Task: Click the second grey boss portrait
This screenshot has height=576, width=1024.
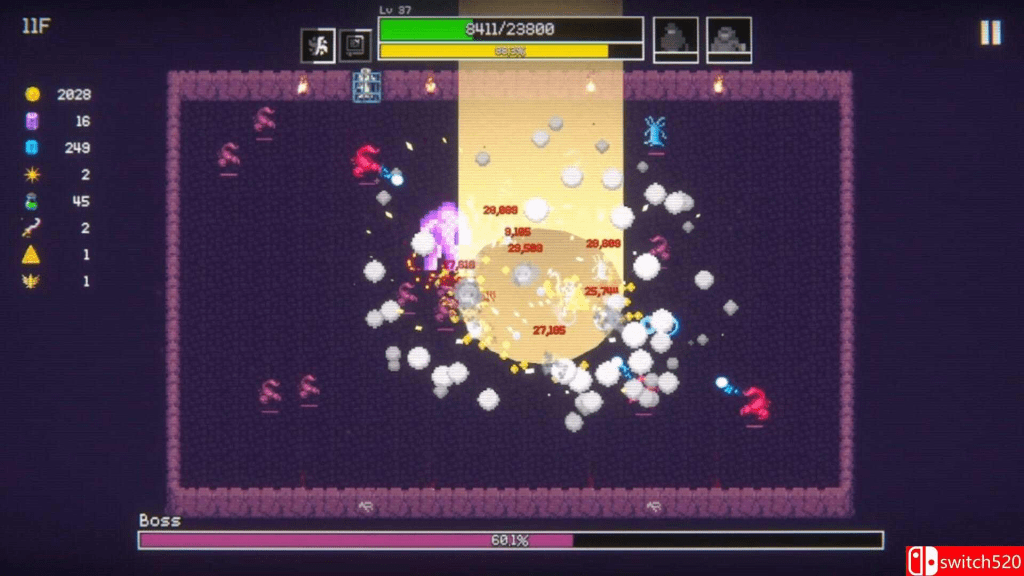Action: tap(729, 39)
